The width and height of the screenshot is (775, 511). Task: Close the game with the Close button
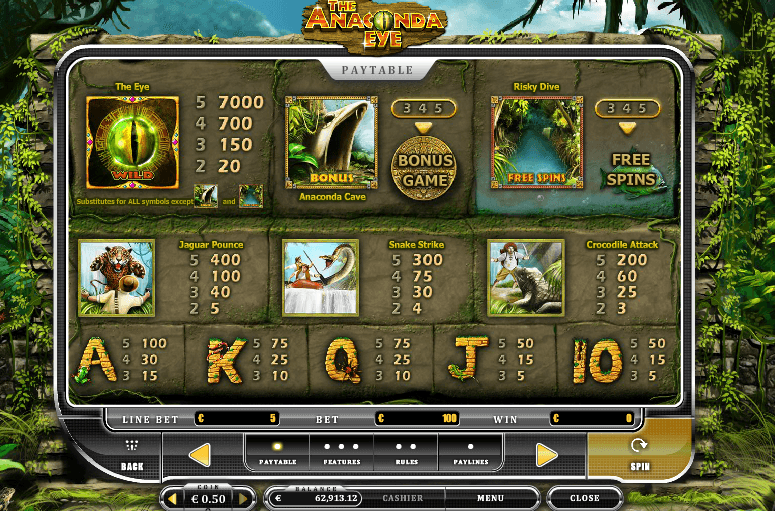coord(584,498)
